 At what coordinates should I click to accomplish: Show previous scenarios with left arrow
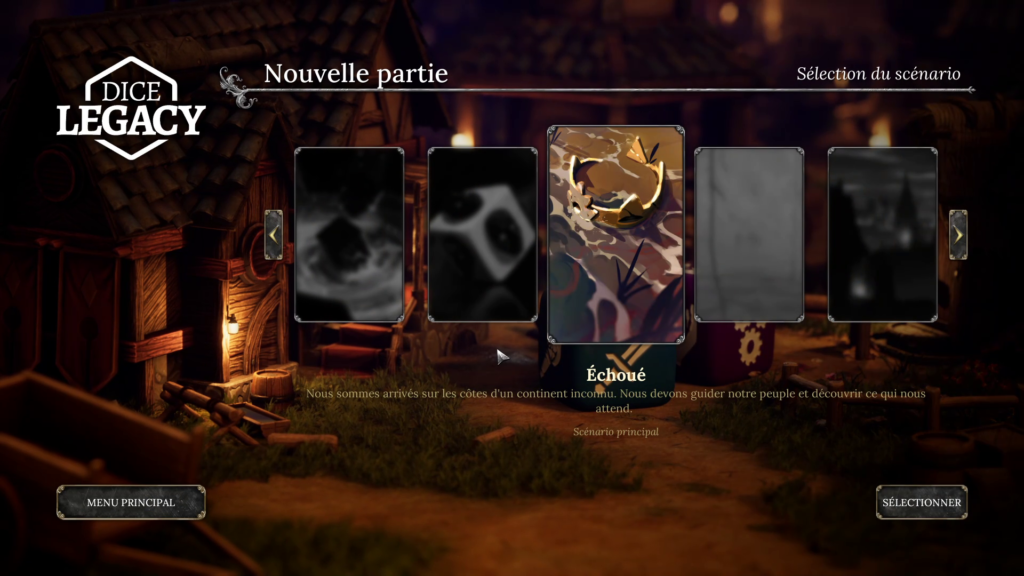273,235
